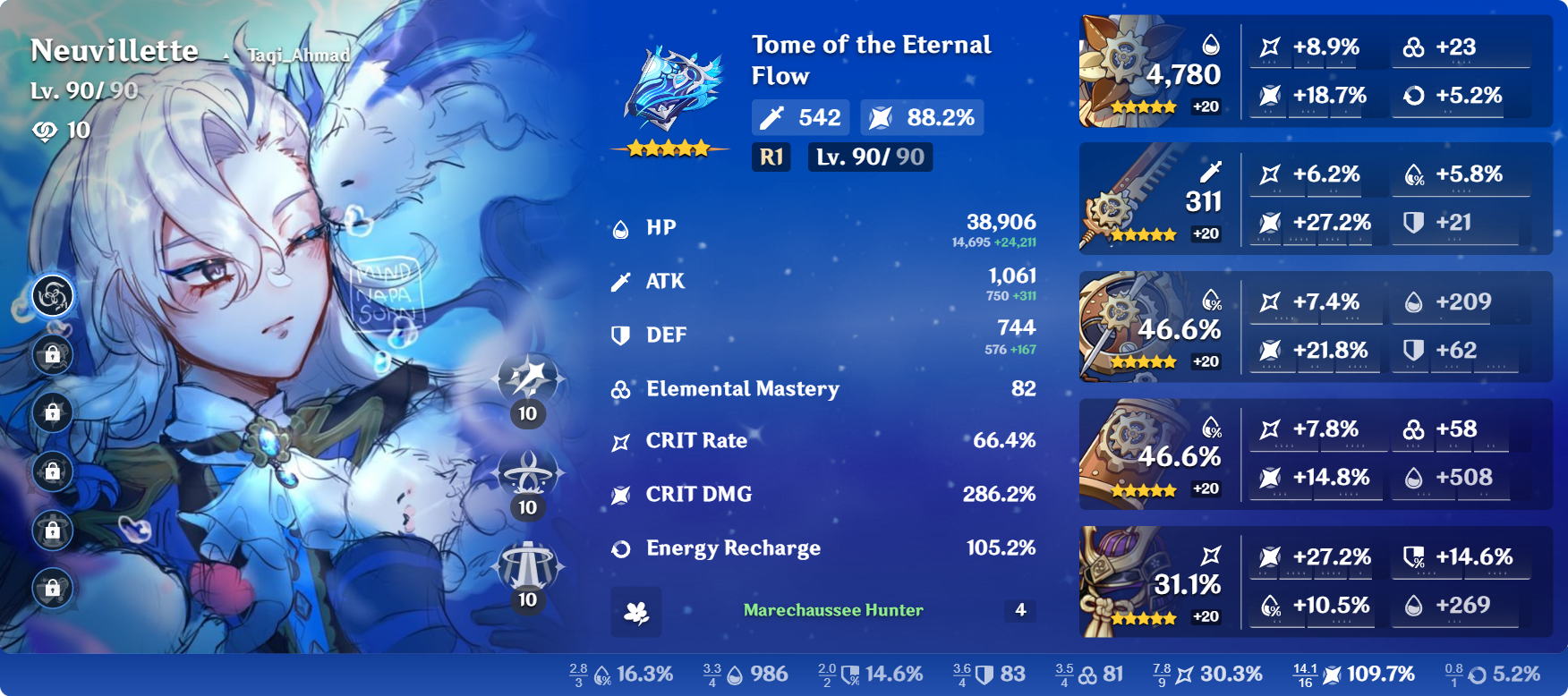Select the HP droplet icon in the stats list
Screen dimensions: 1568x696
[x=621, y=227]
